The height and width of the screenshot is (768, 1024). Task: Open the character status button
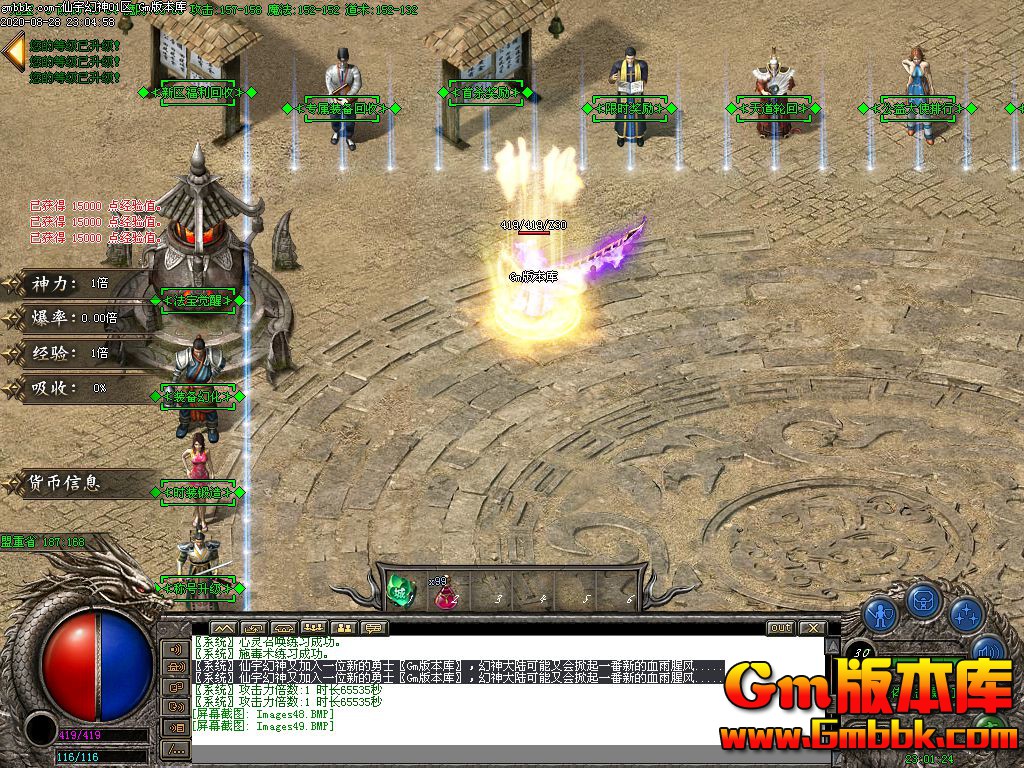point(879,611)
